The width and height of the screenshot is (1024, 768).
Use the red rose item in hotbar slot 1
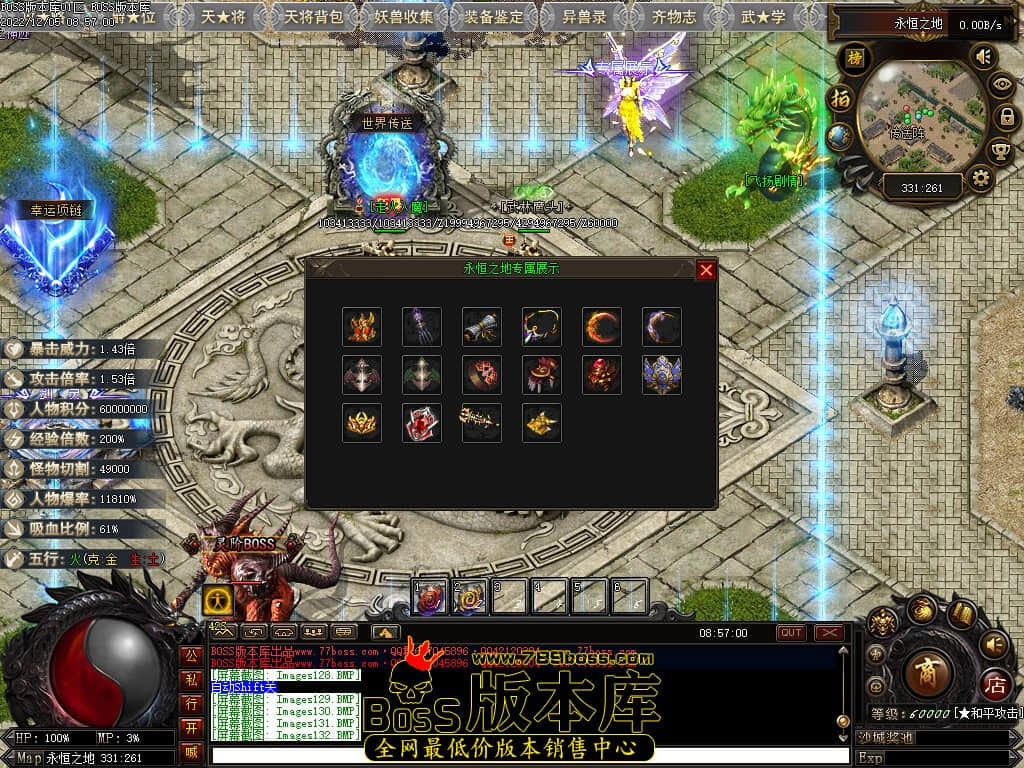point(430,597)
